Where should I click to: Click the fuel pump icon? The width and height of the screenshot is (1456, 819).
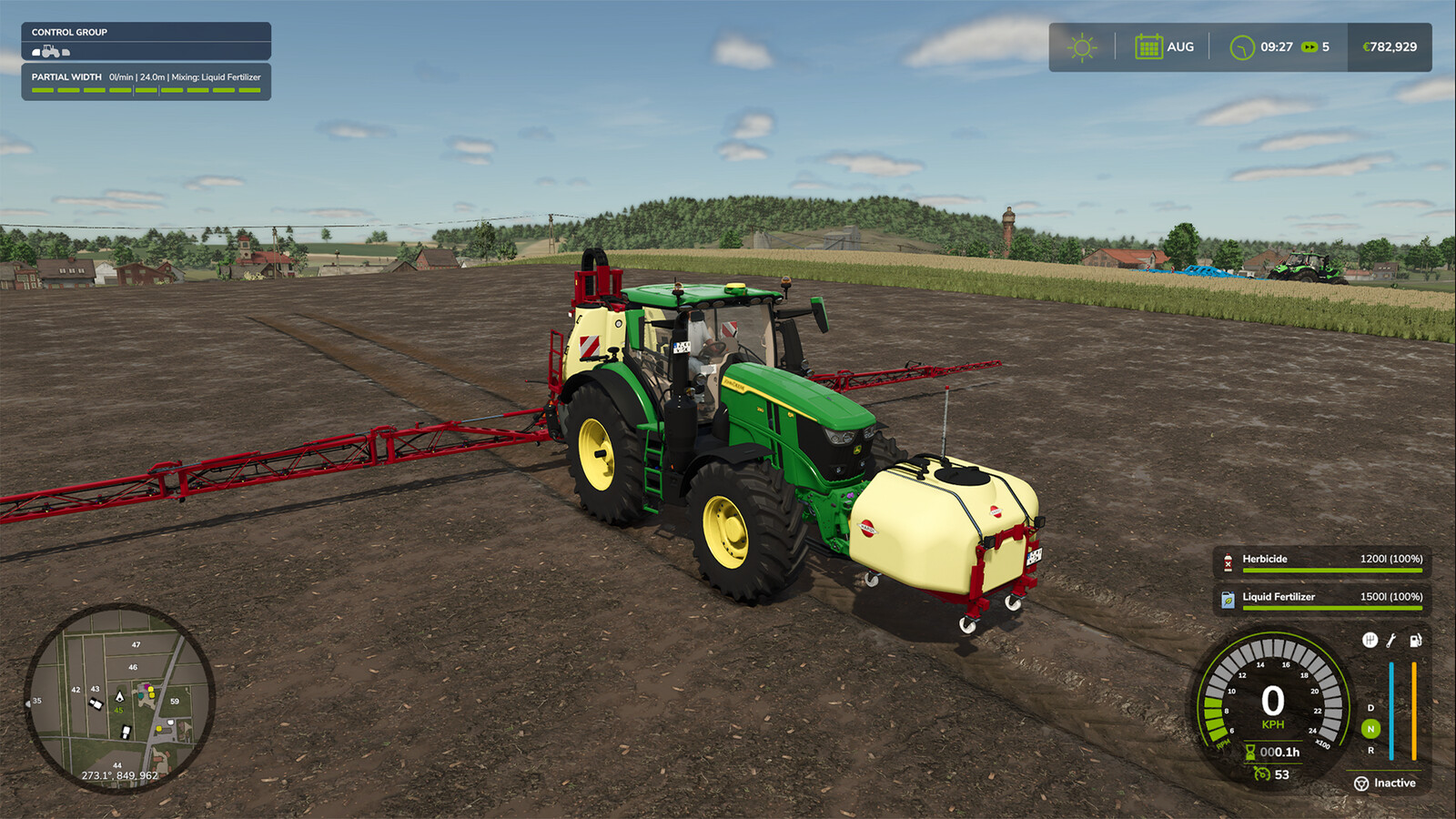tap(1416, 640)
